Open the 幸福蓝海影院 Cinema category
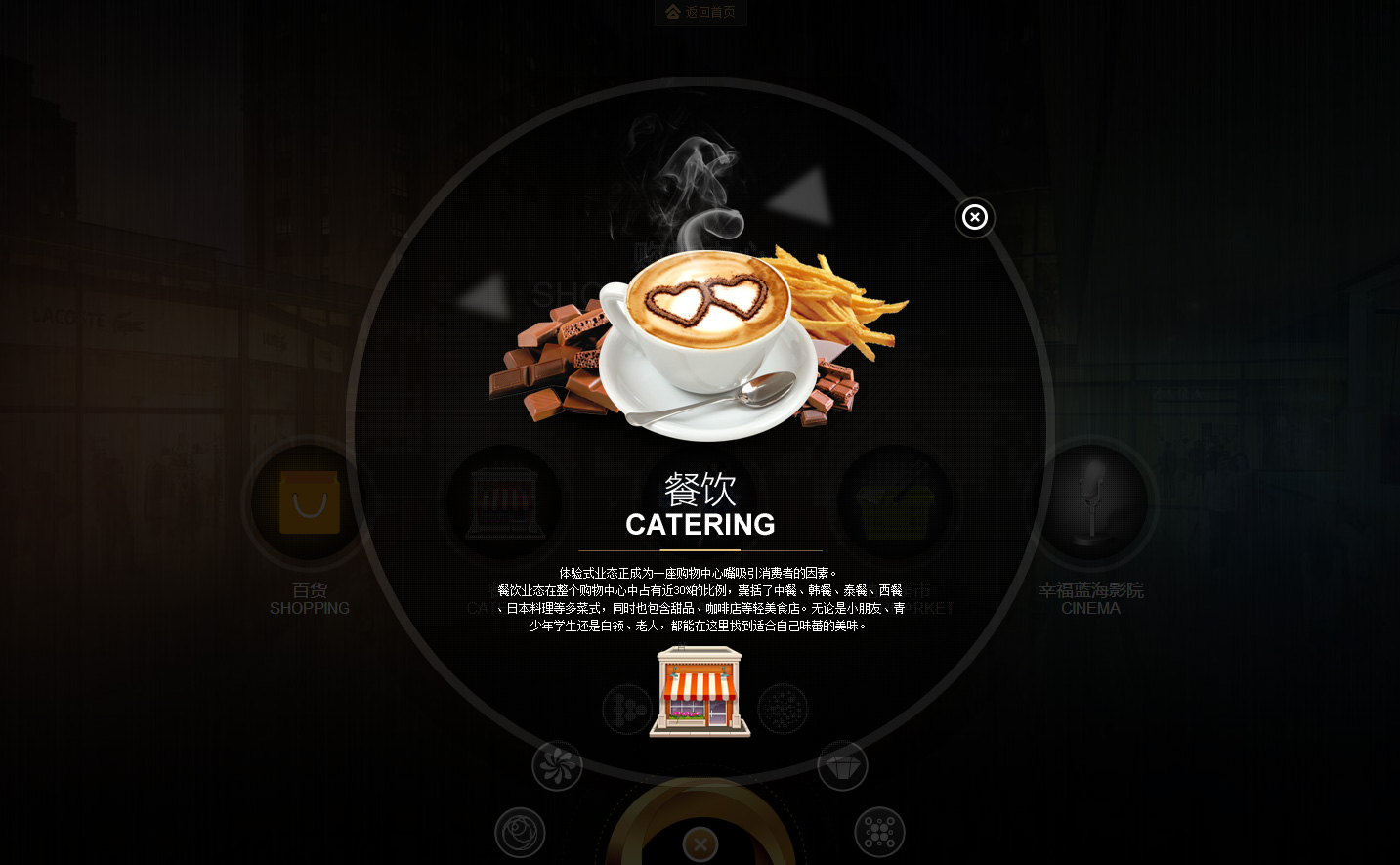This screenshot has height=865, width=1400. (x=1090, y=503)
